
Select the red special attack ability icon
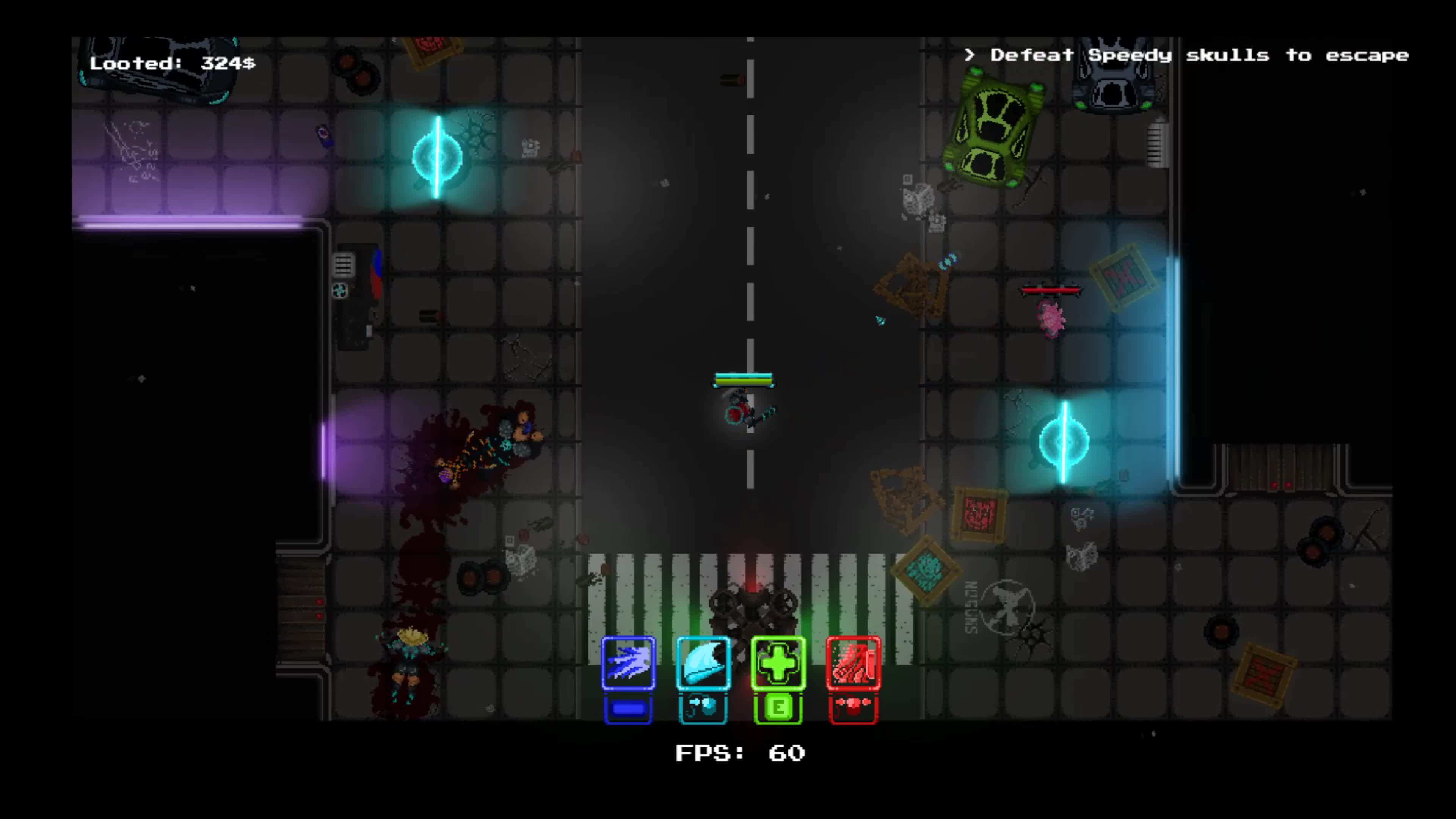(x=853, y=663)
